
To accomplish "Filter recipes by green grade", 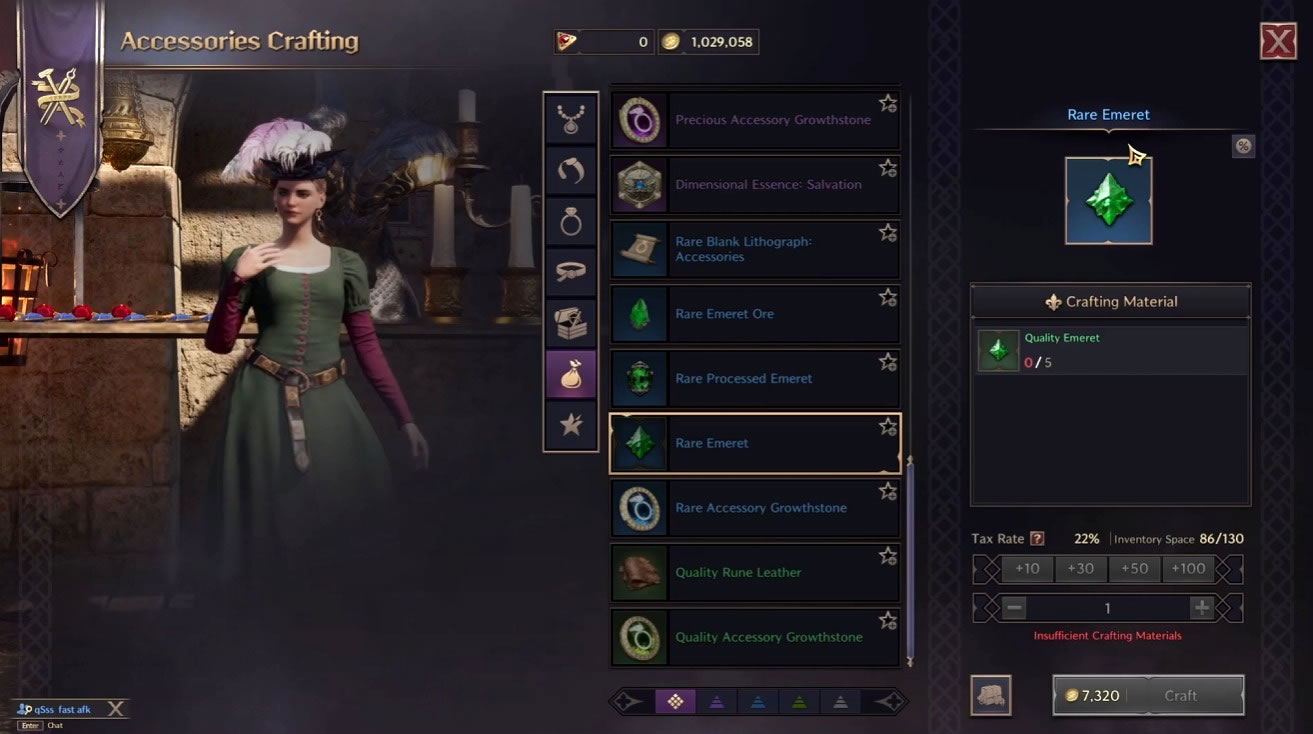I will click(798, 701).
